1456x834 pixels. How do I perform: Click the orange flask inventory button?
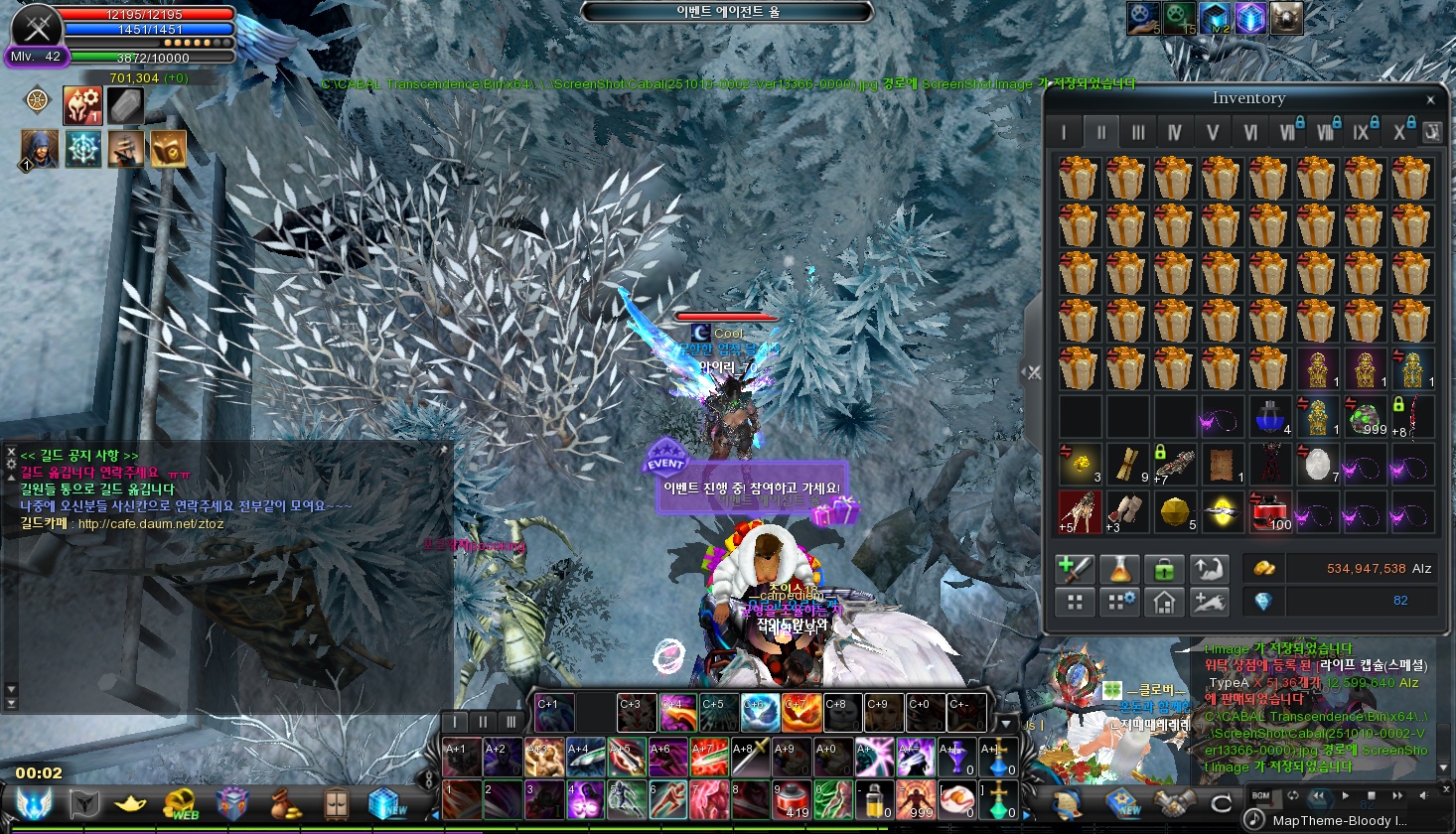[x=1118, y=569]
